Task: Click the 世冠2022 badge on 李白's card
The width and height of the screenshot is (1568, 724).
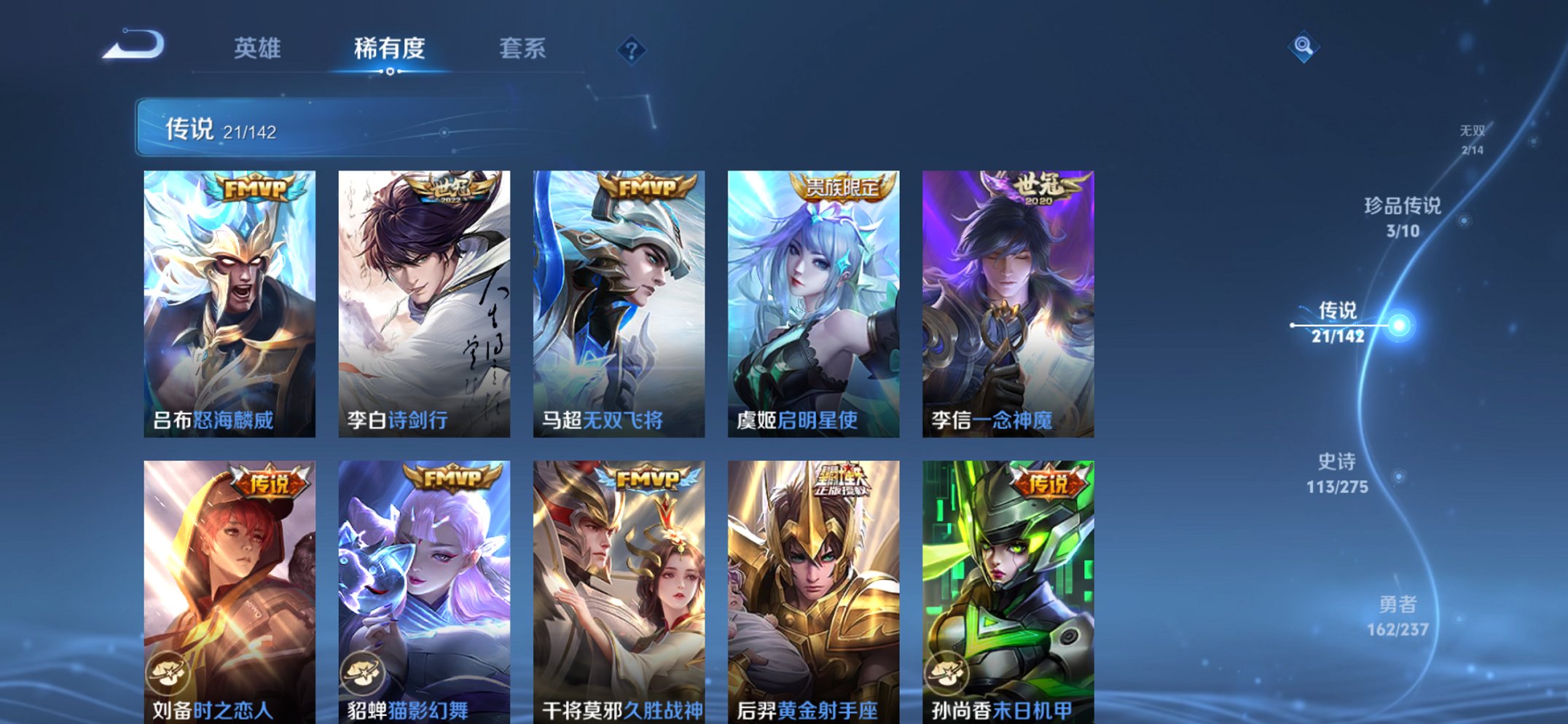Action: pos(450,187)
